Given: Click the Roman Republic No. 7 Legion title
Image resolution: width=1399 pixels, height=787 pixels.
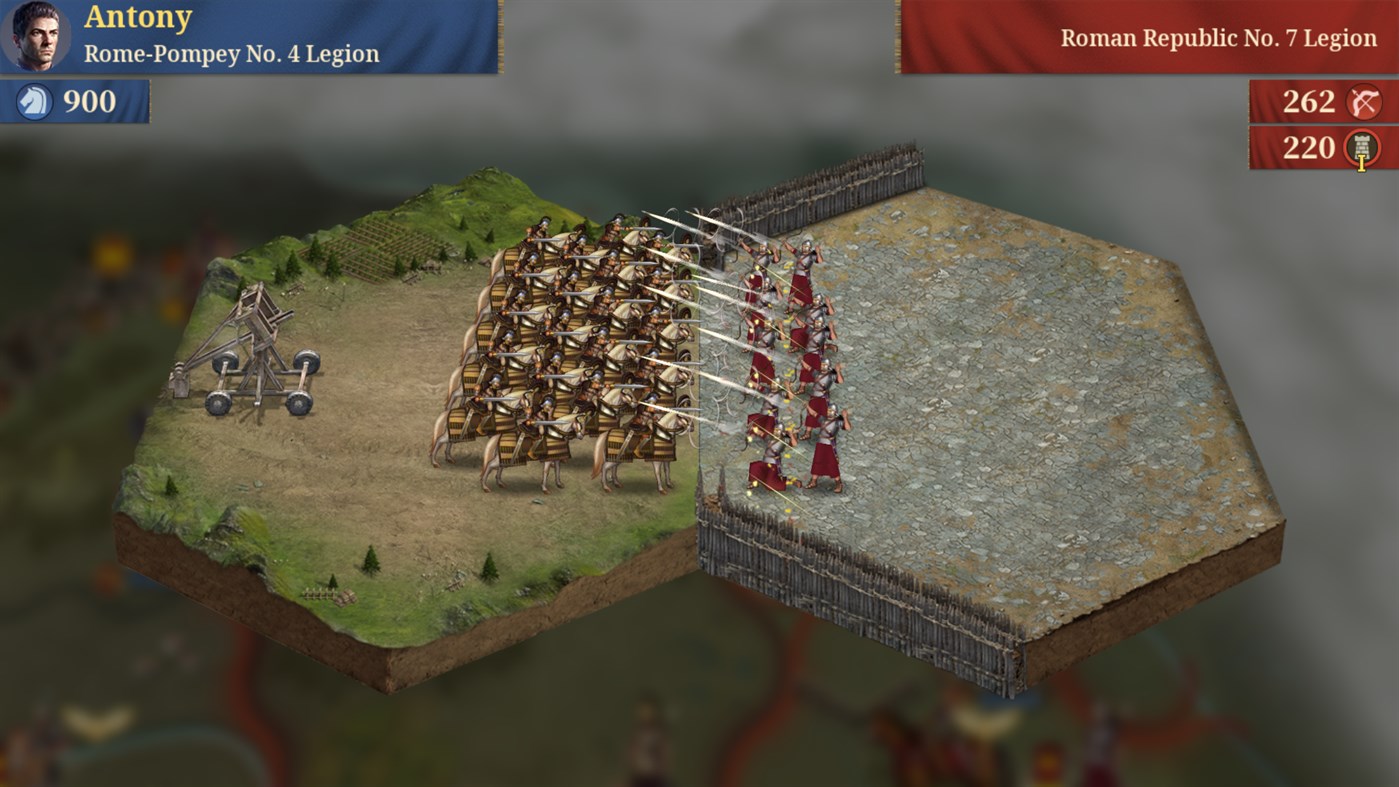Looking at the screenshot, I should 1221,38.
